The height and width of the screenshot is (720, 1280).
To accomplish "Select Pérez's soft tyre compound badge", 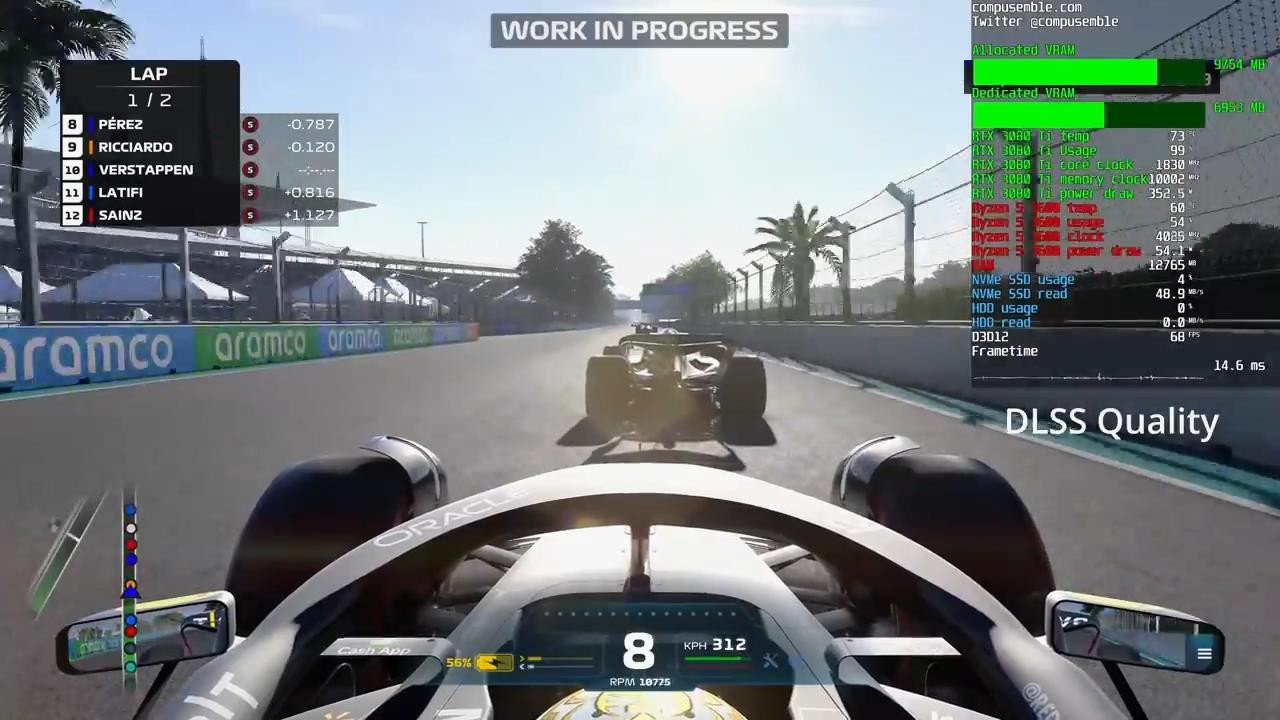I will [x=250, y=124].
